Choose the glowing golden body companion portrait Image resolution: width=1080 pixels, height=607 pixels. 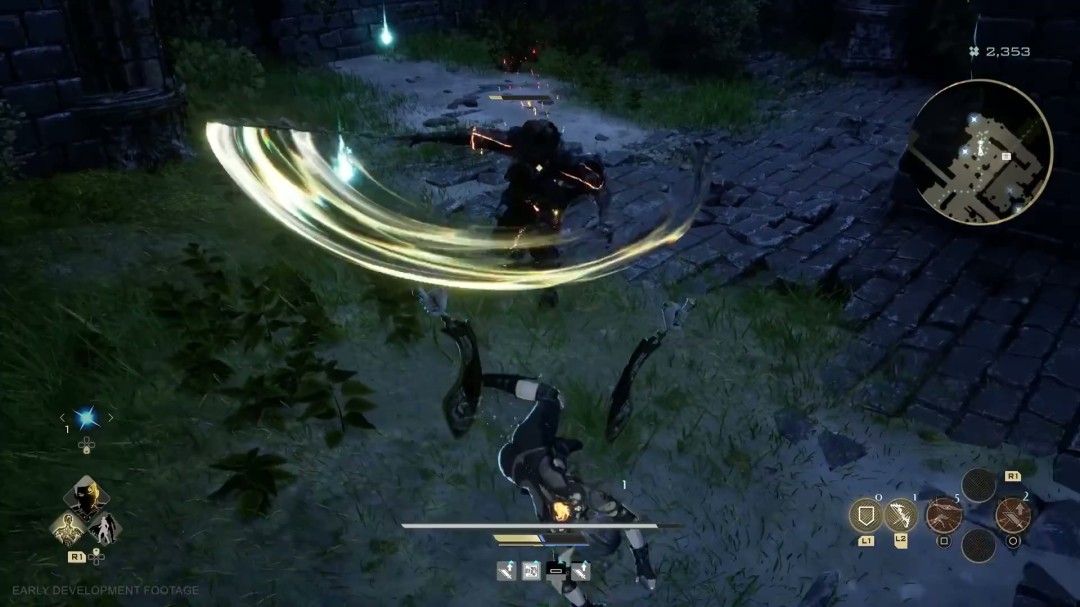(x=67, y=527)
